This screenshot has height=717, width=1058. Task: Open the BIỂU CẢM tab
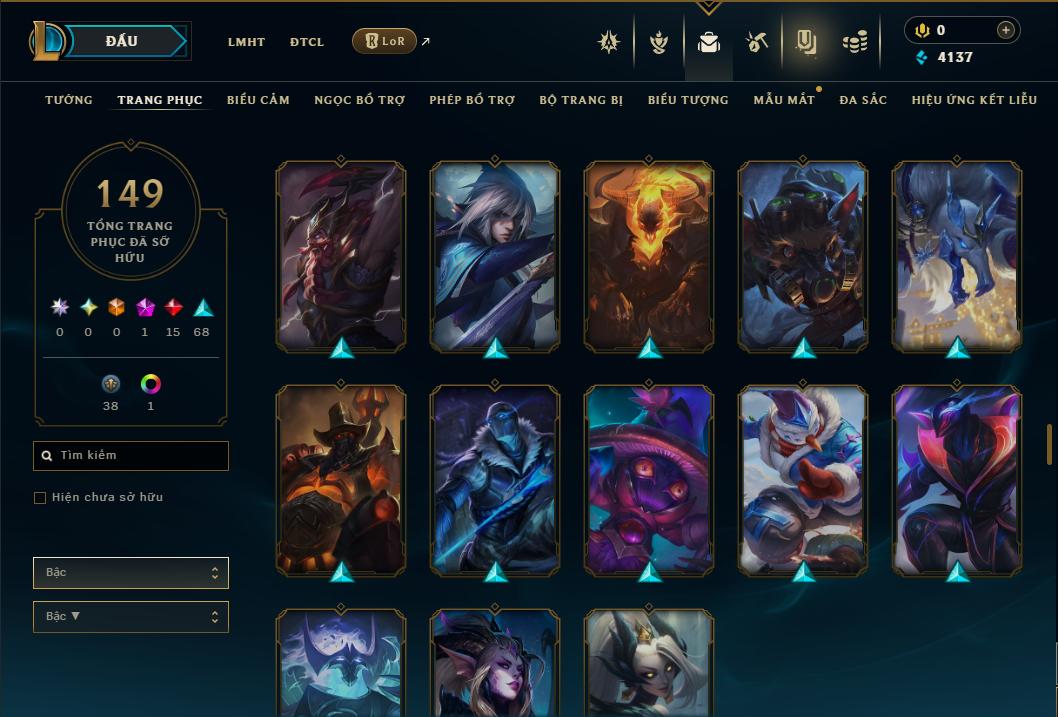258,100
